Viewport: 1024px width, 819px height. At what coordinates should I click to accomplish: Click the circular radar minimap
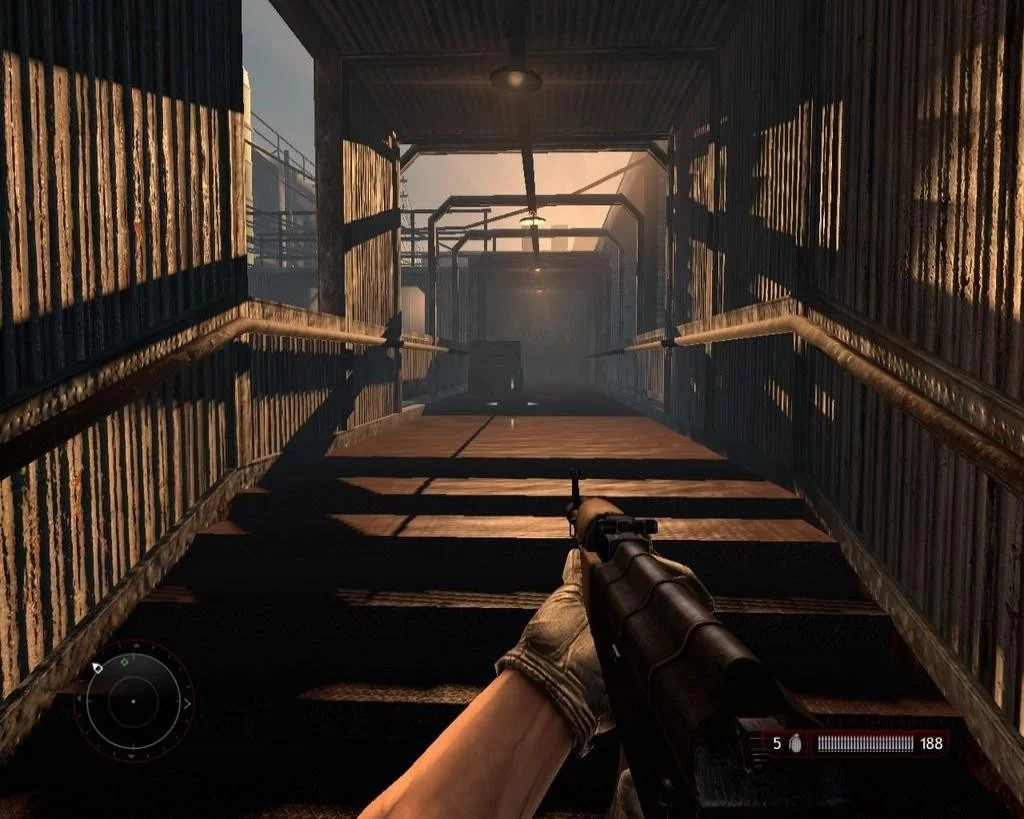[x=134, y=701]
